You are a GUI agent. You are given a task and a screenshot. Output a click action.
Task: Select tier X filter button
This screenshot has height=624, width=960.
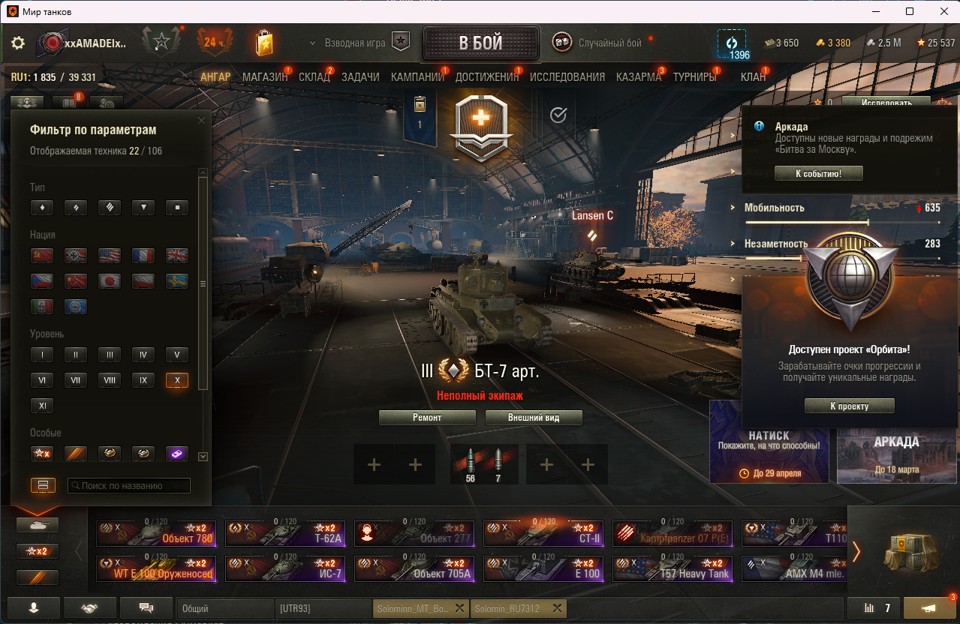tap(176, 380)
